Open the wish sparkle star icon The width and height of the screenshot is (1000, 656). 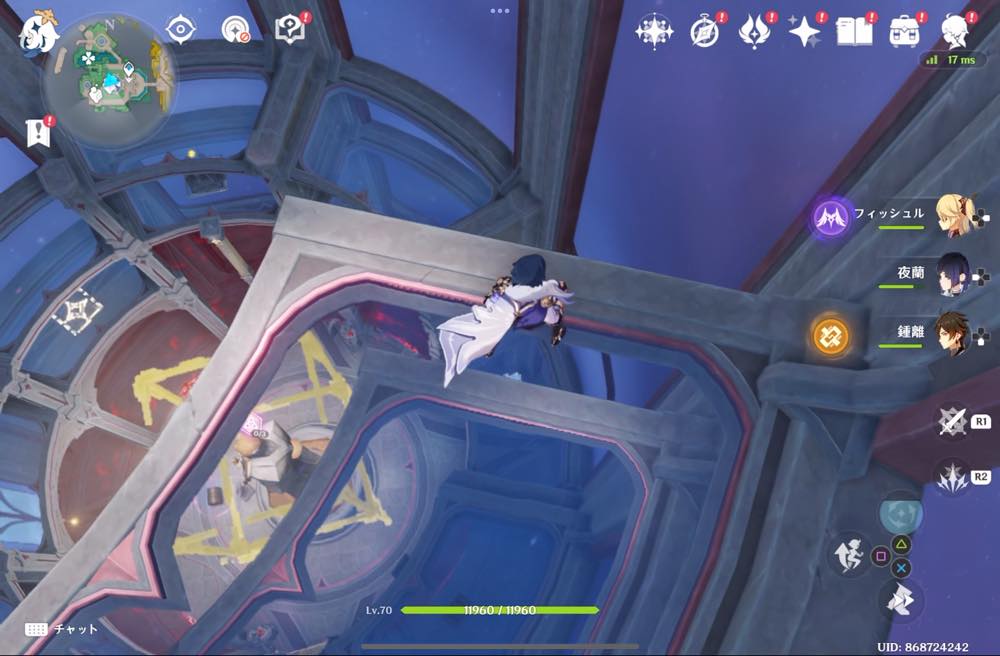pos(804,32)
